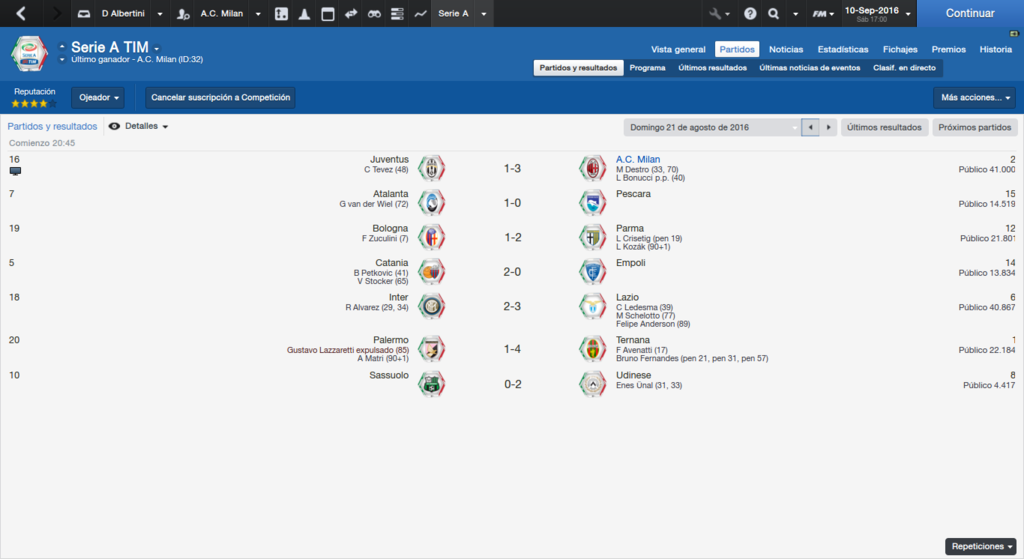Click the Continuar button
The height and width of the screenshot is (559, 1024).
969,14
